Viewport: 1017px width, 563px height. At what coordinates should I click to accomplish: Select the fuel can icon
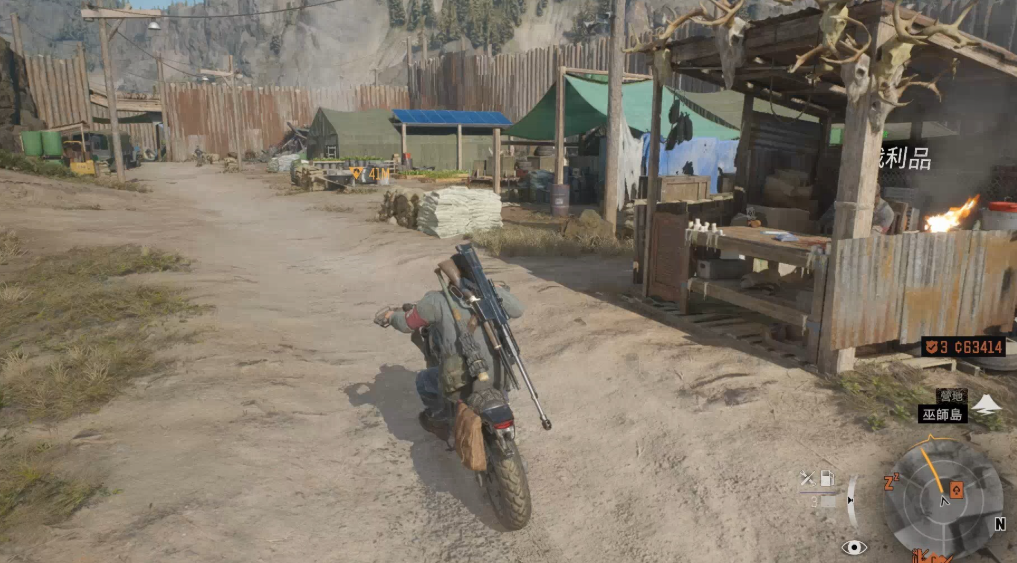[827, 478]
